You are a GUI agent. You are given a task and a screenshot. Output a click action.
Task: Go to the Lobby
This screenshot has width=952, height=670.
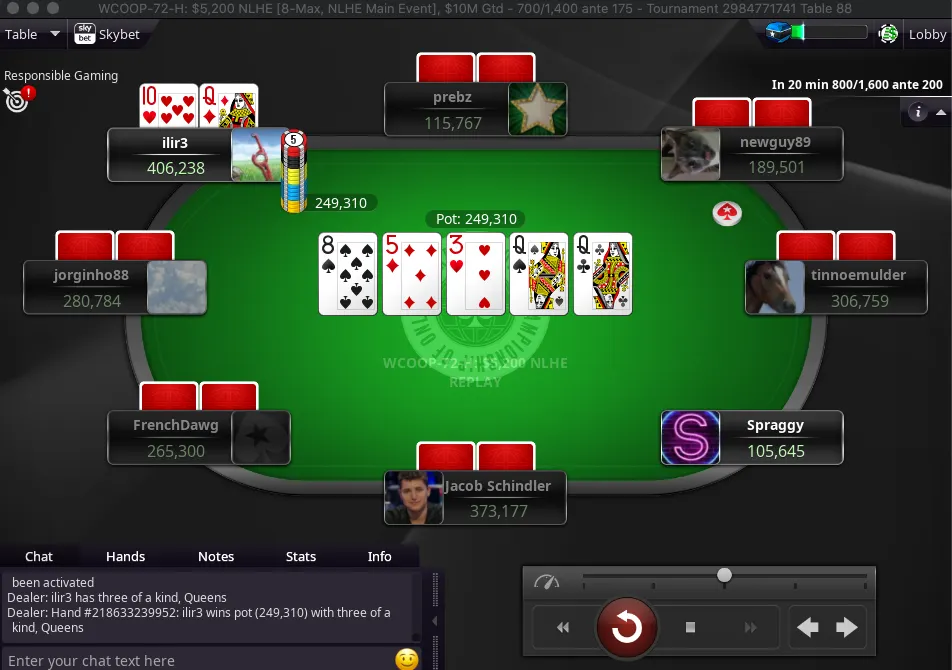pos(927,34)
